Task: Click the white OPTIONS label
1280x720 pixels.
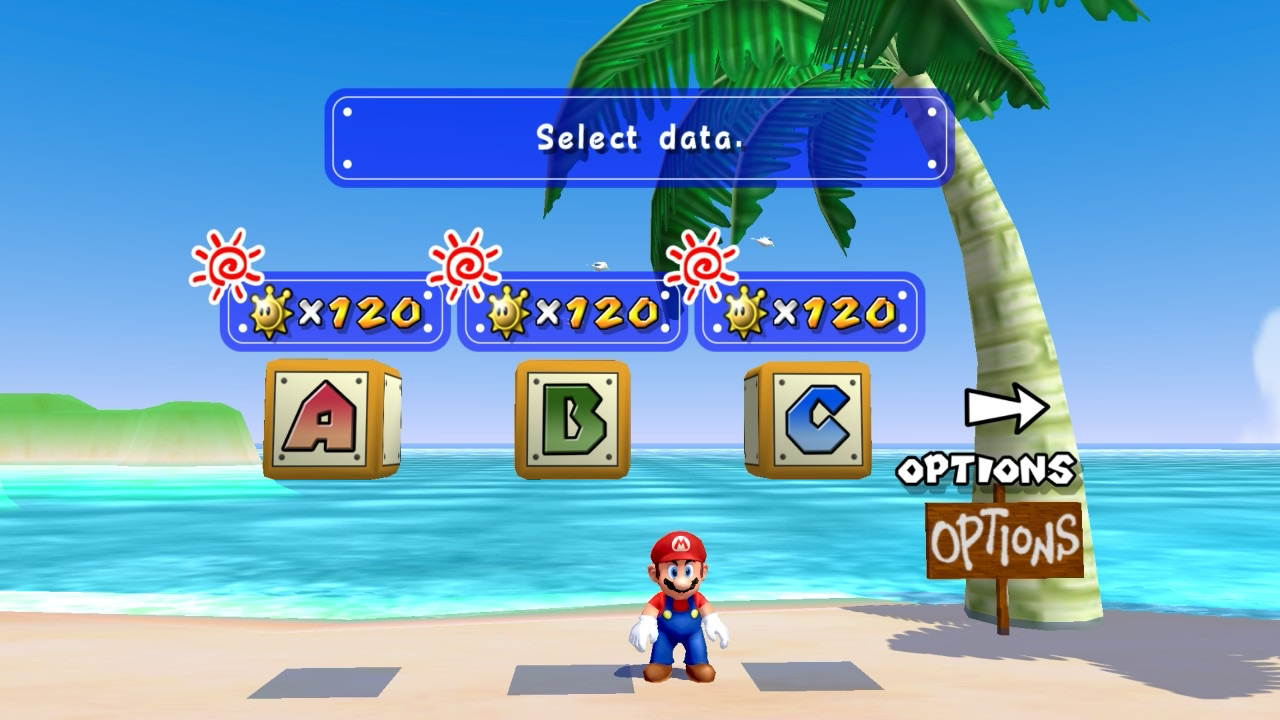Action: [985, 470]
